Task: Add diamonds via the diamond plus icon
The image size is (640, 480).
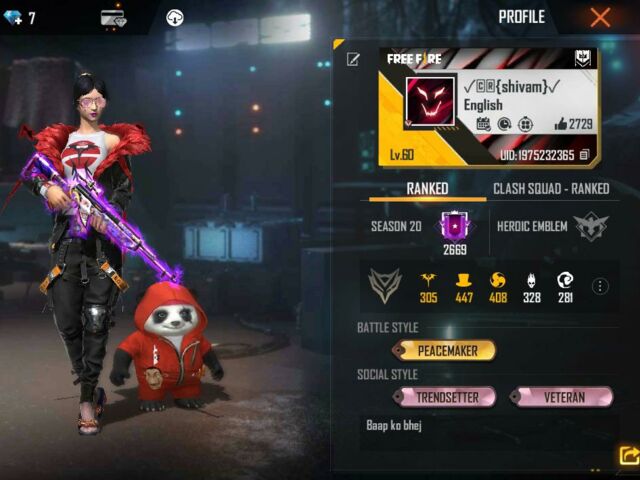Action: click(11, 18)
